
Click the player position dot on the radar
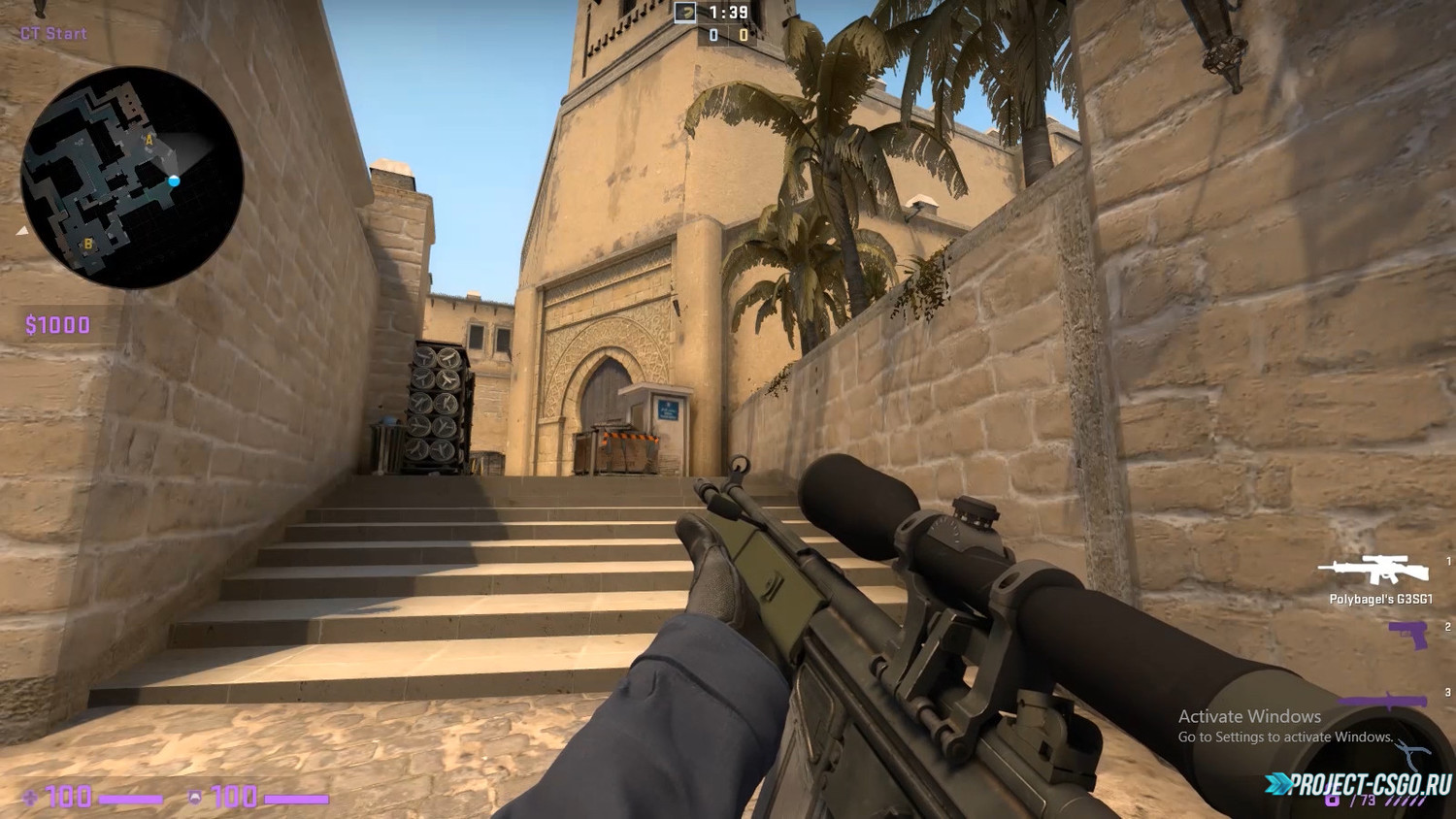pos(175,180)
